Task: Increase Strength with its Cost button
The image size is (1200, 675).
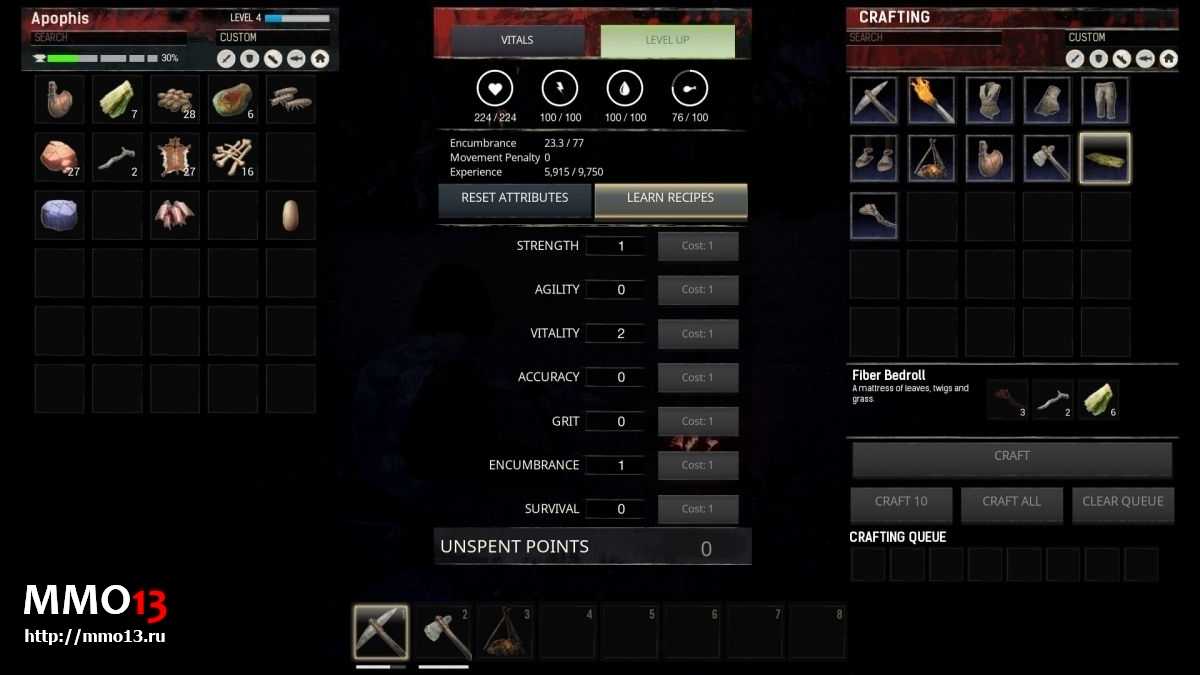Action: tap(697, 246)
